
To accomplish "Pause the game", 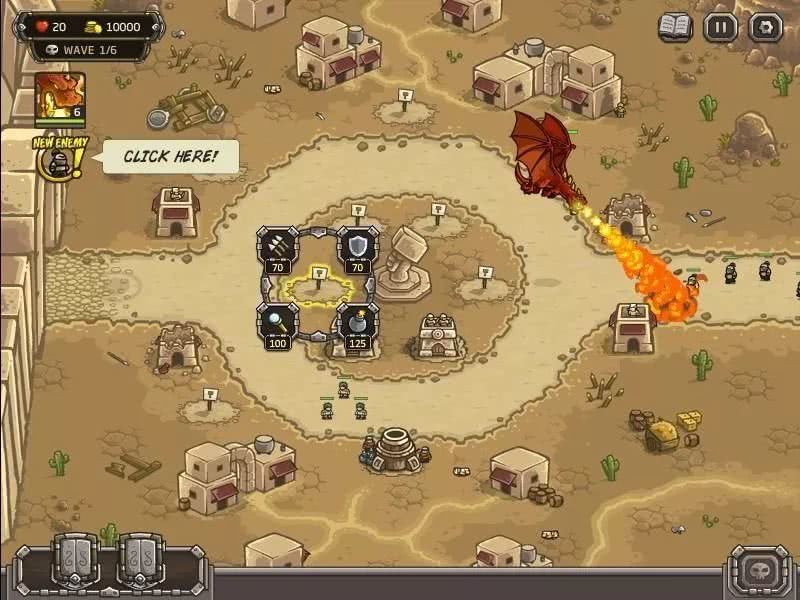I will [720, 27].
